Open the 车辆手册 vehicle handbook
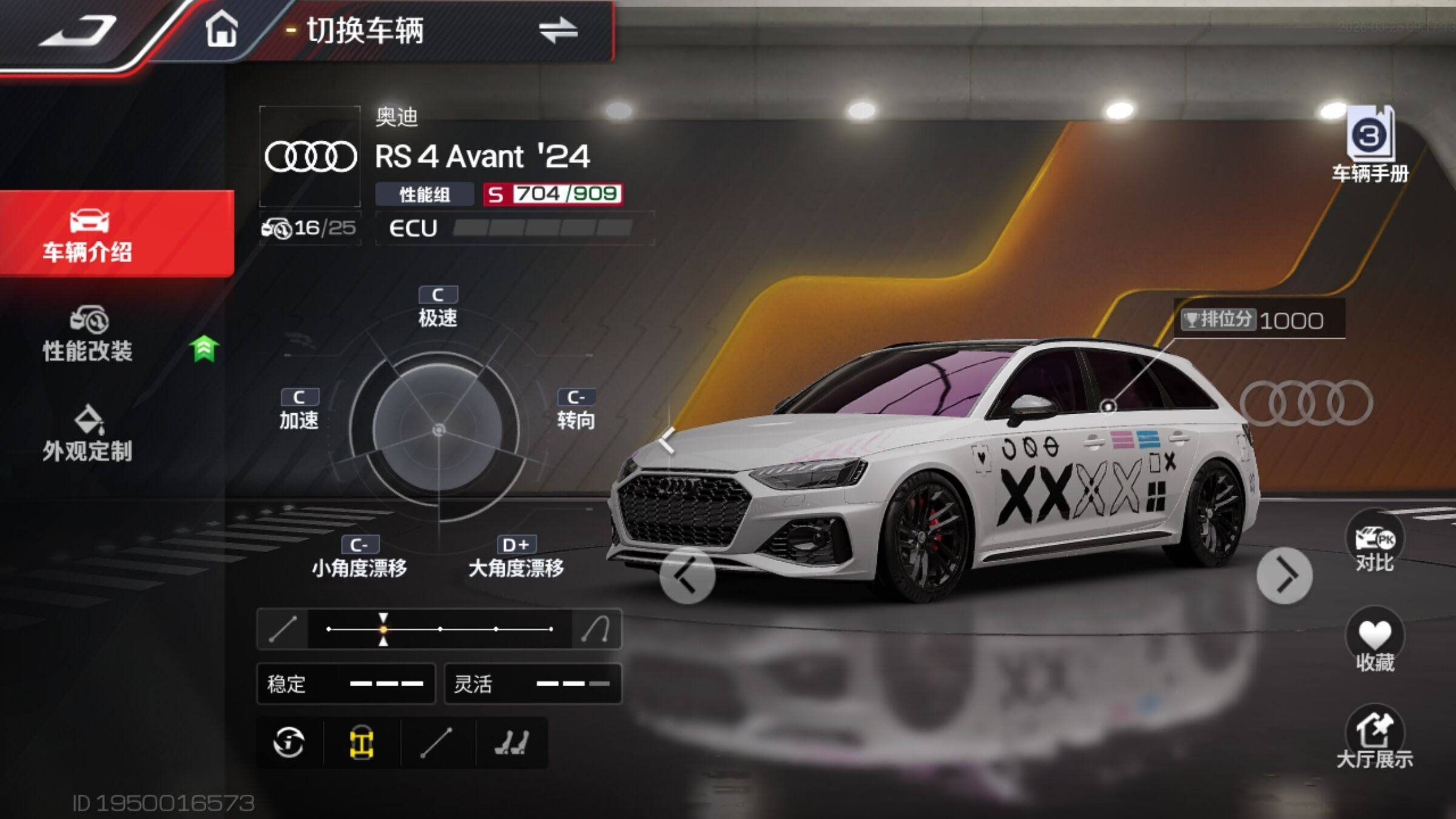 (1370, 147)
